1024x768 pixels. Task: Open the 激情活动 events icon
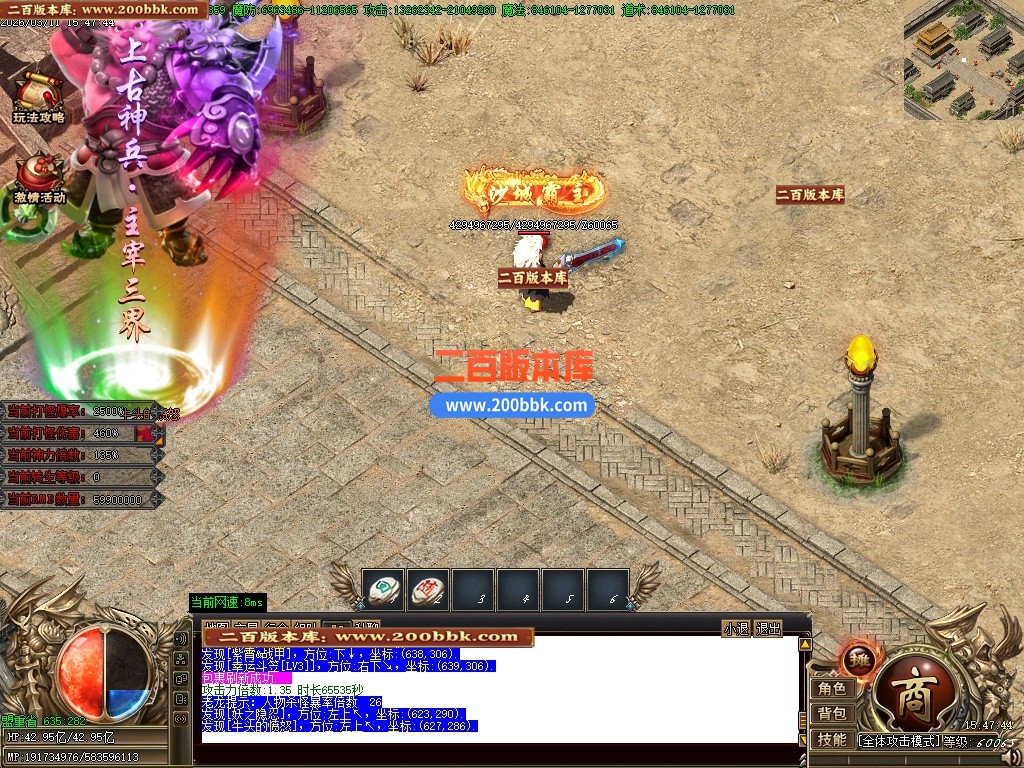[39, 178]
